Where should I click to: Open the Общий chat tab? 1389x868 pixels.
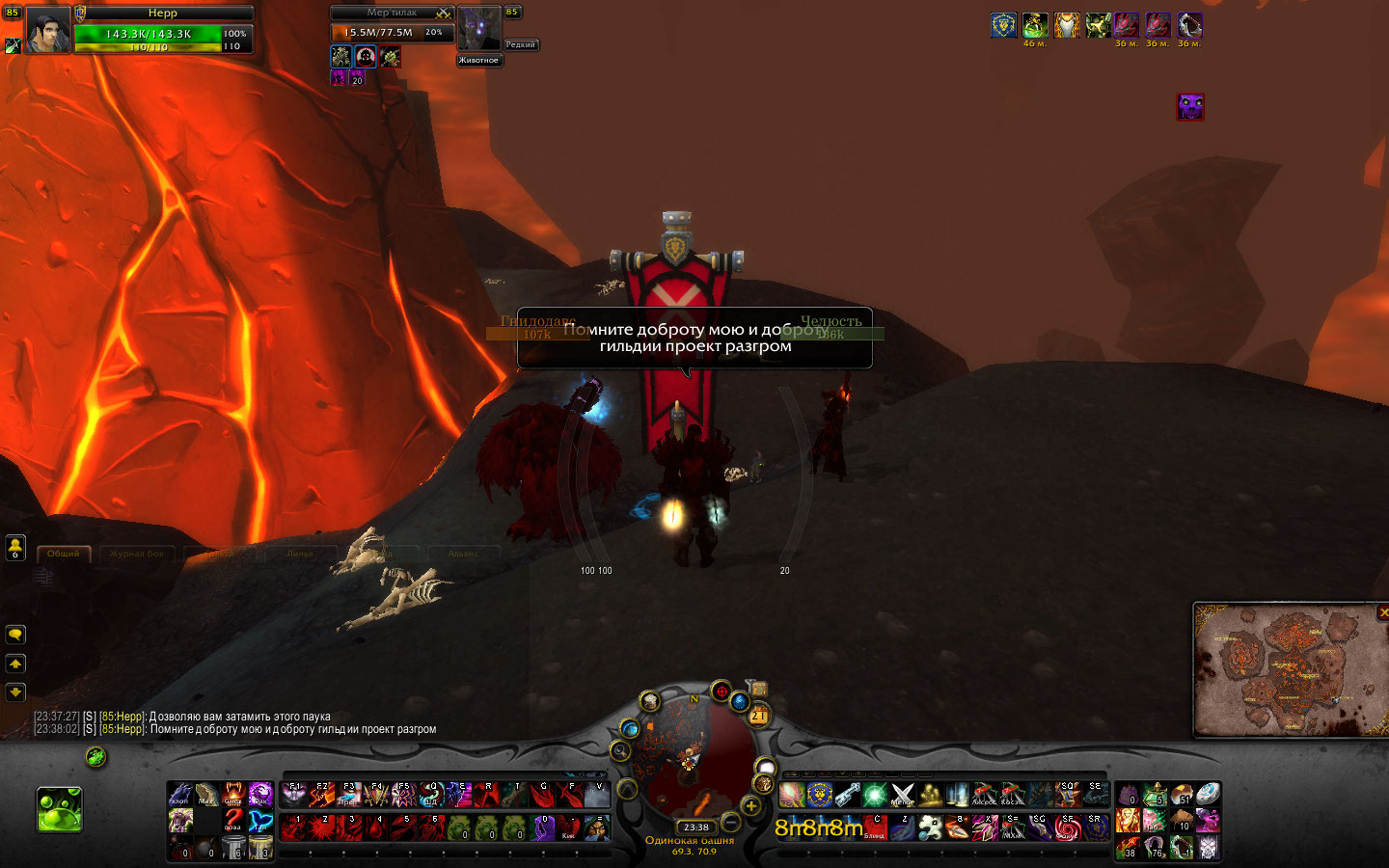pyautogui.click(x=64, y=554)
